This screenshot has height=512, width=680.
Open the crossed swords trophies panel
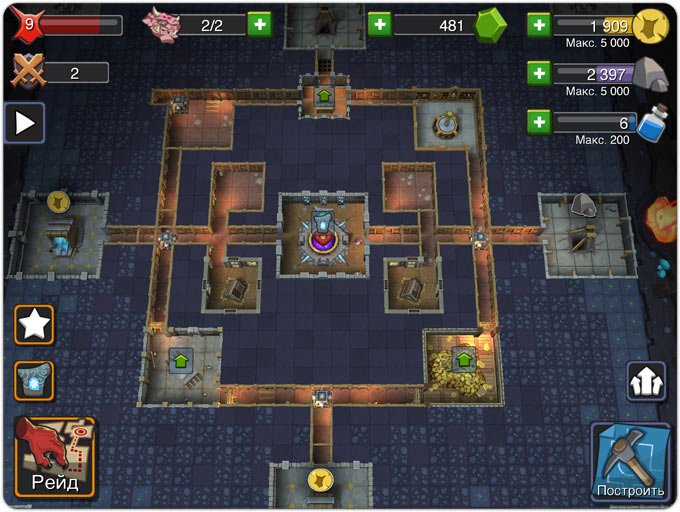[26, 72]
